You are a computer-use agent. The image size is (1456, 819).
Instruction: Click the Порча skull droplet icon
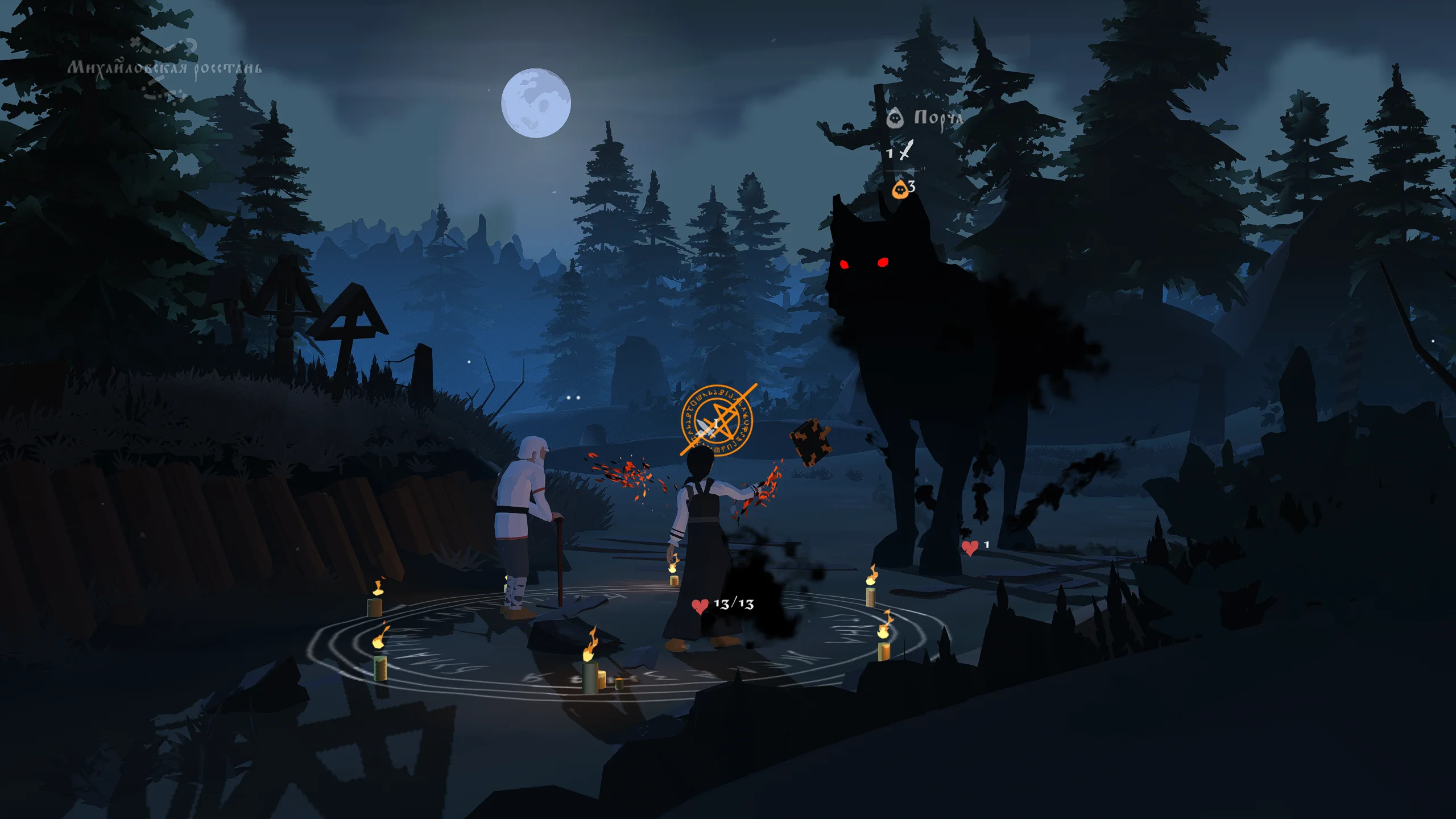click(x=895, y=118)
